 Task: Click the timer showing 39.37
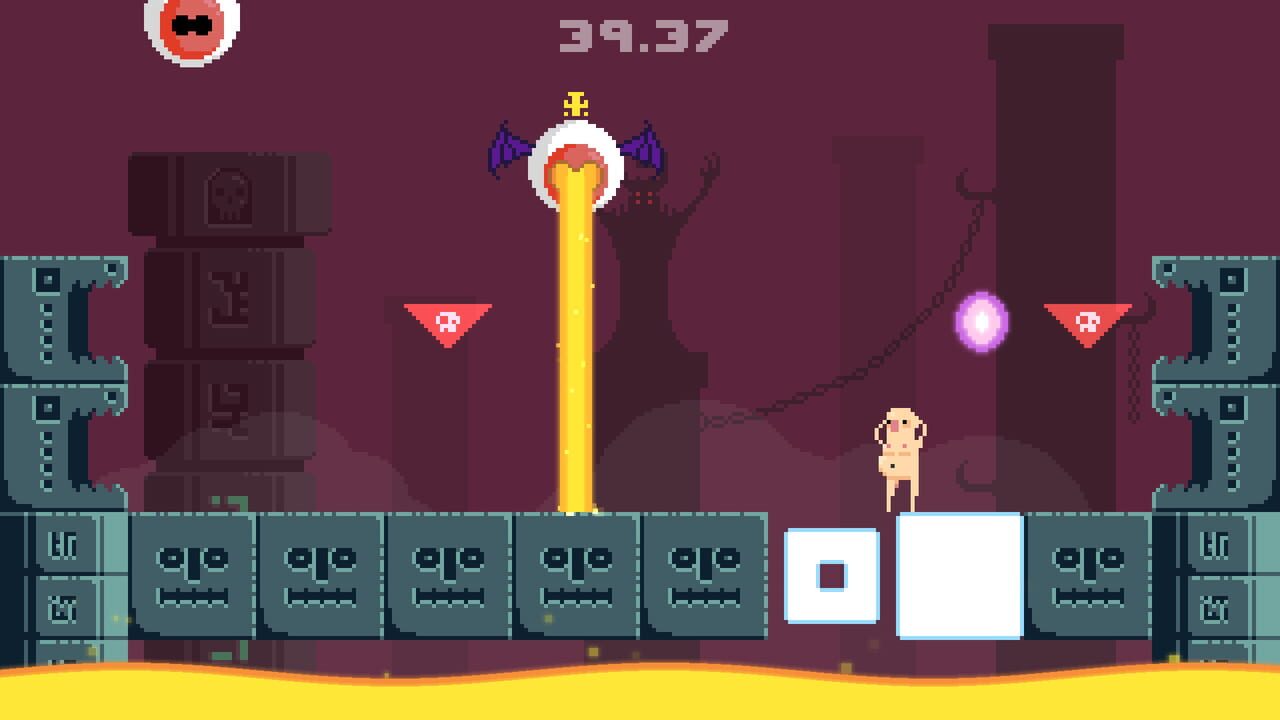pyautogui.click(x=645, y=35)
